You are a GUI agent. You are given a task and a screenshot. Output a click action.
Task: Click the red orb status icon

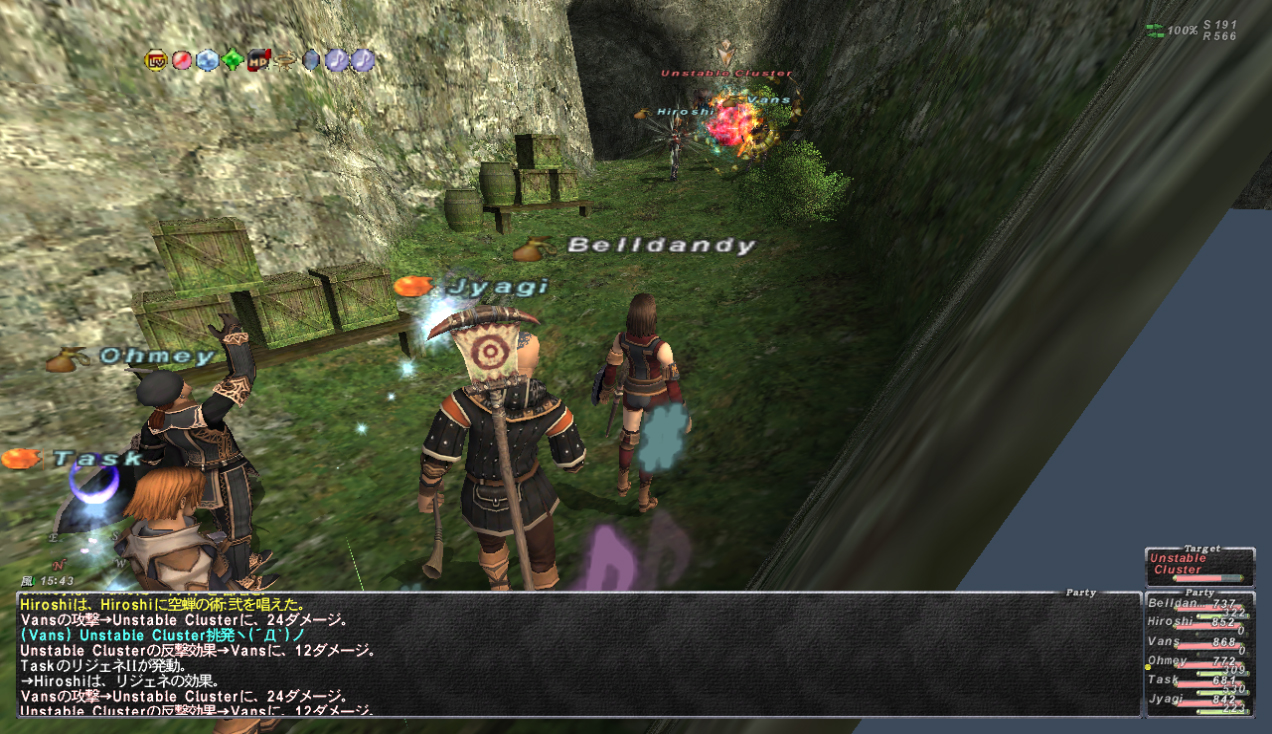tap(181, 60)
